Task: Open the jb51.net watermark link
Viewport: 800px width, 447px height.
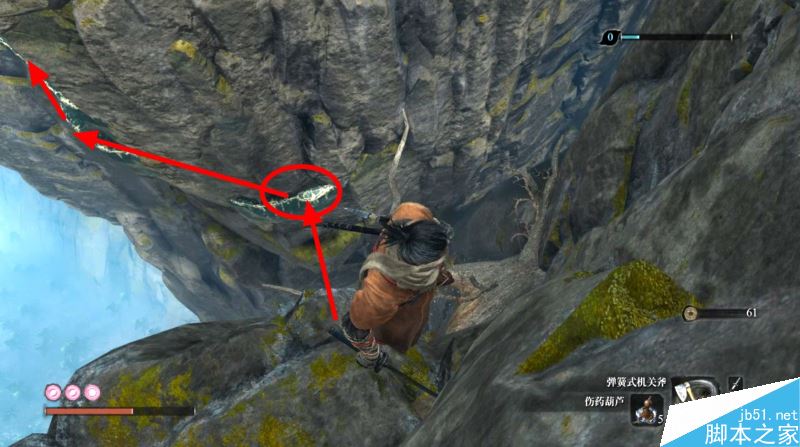Action: [x=760, y=416]
